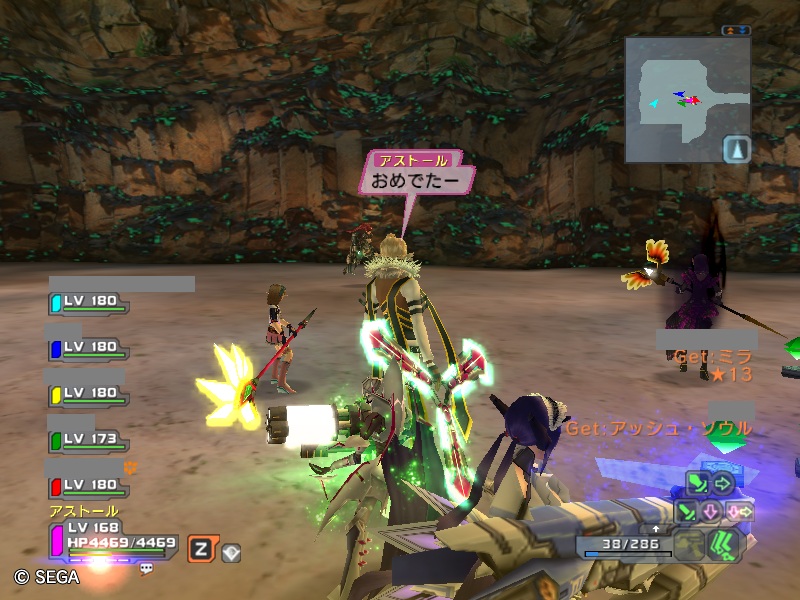
Task: Click the orange Z status icon
Action: point(200,547)
